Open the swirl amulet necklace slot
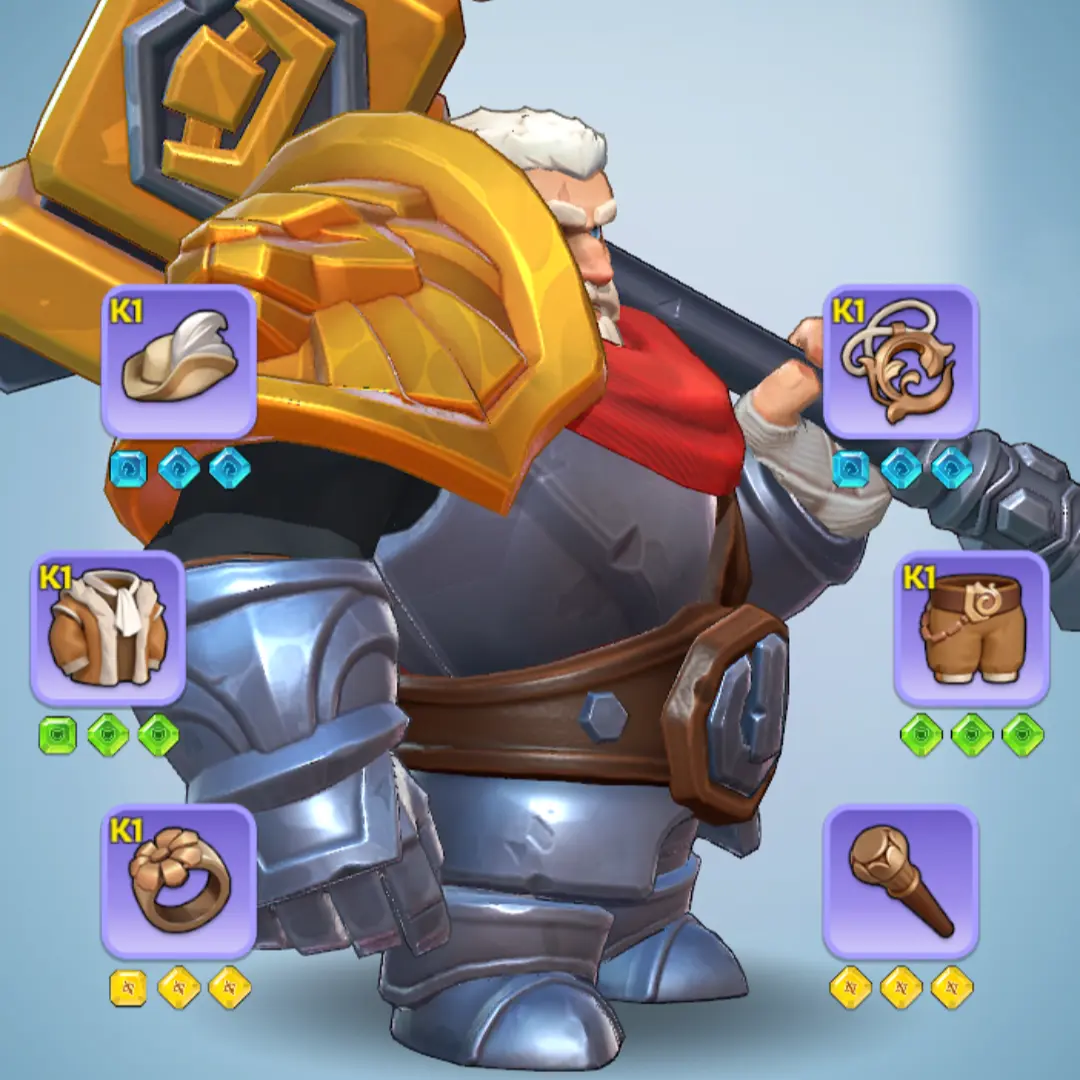Screen dimensions: 1080x1080 pyautogui.click(x=900, y=362)
